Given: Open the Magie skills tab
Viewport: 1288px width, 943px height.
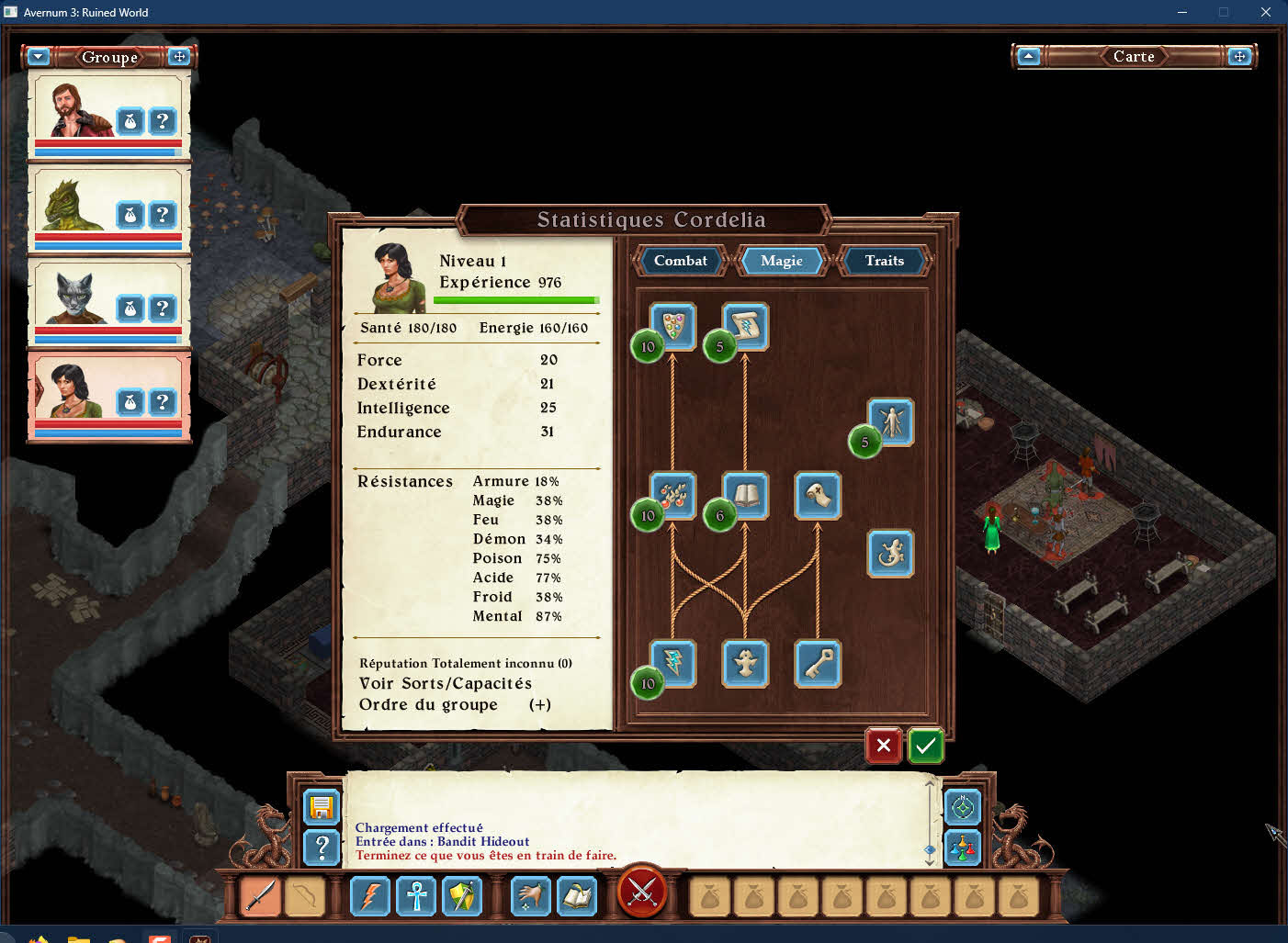Looking at the screenshot, I should (x=782, y=261).
